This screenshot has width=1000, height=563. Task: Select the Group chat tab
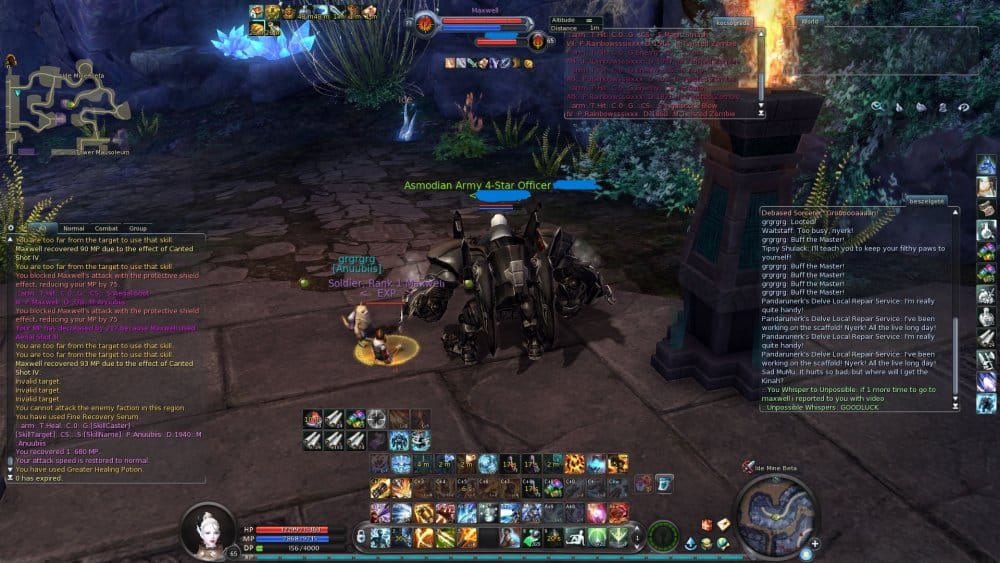[137, 228]
